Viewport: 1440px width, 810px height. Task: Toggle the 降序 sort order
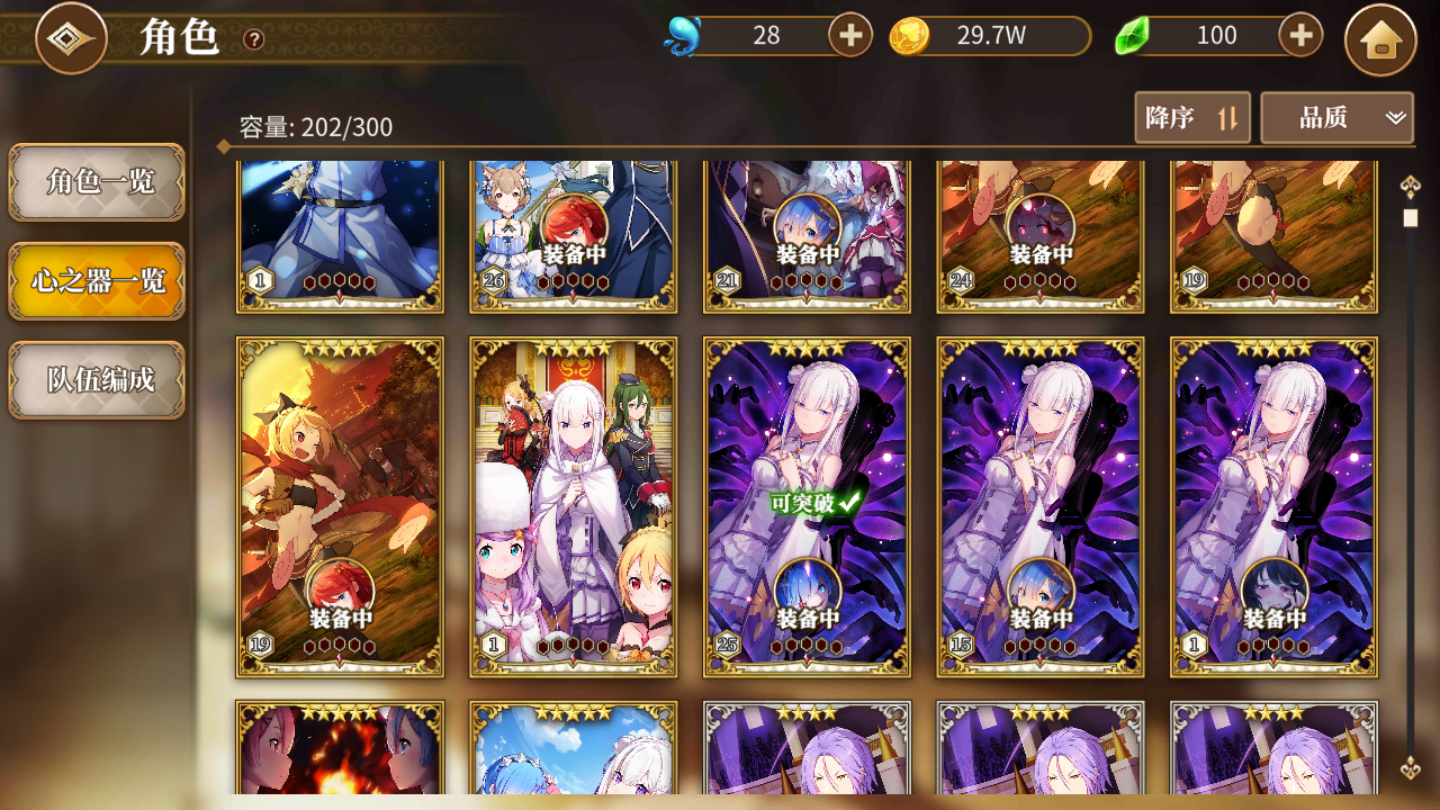(1191, 117)
